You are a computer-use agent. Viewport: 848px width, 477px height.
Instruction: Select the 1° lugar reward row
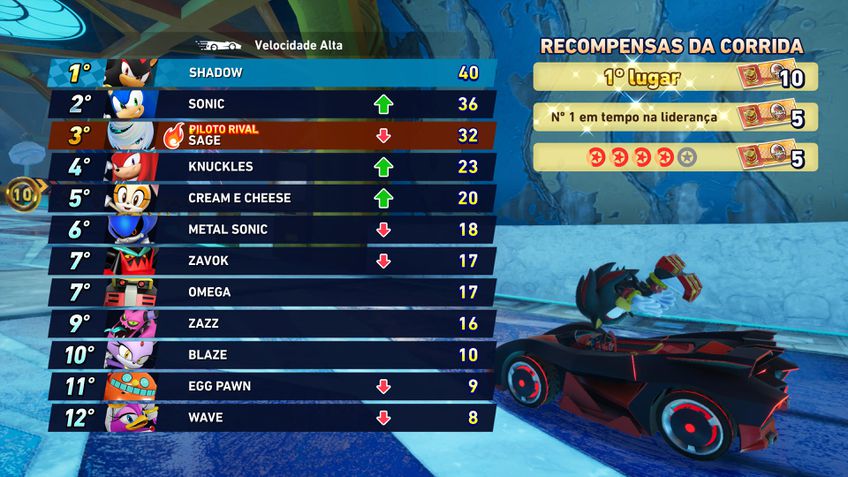tap(675, 77)
